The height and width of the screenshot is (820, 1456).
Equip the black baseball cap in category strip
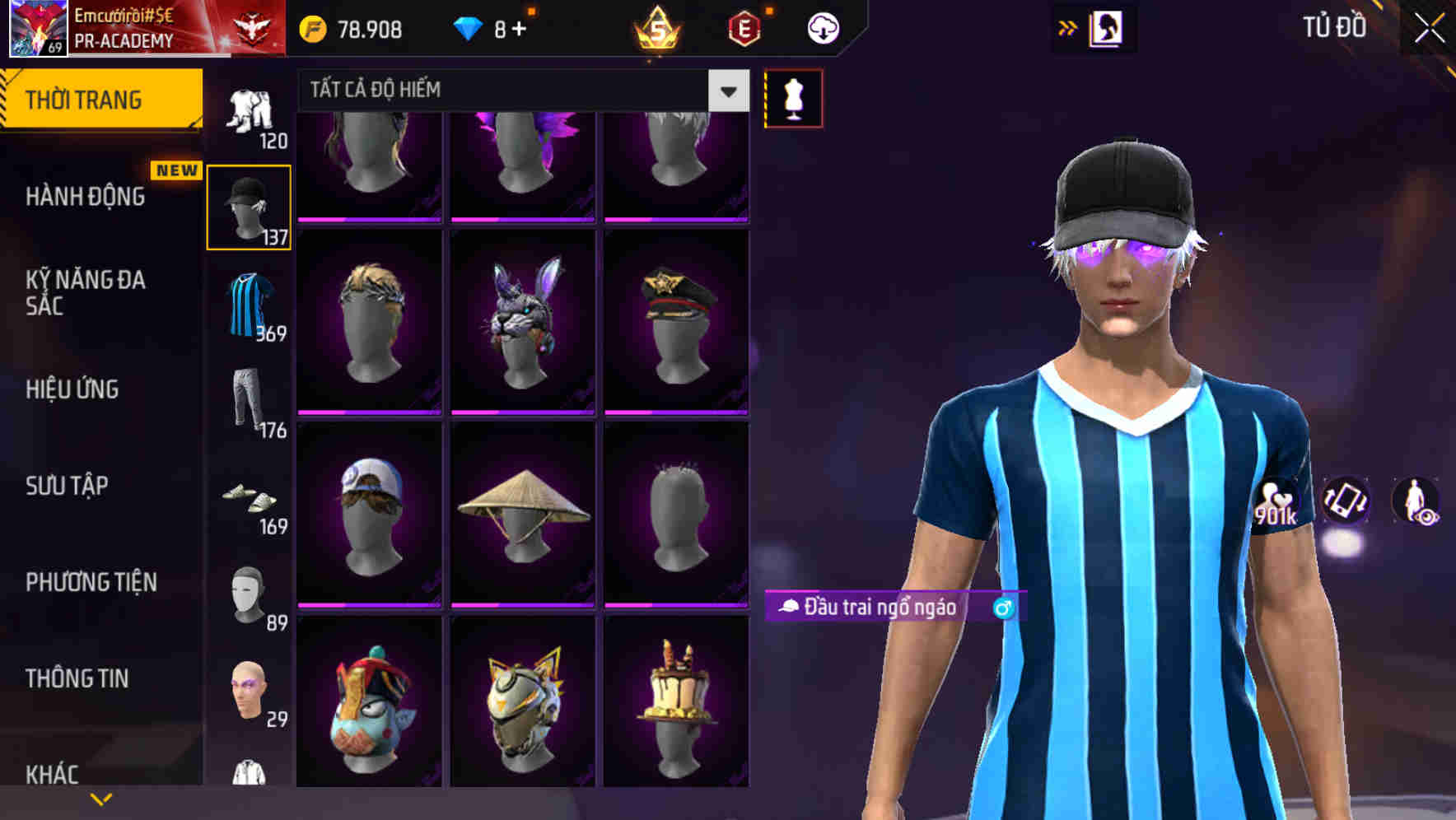[250, 206]
